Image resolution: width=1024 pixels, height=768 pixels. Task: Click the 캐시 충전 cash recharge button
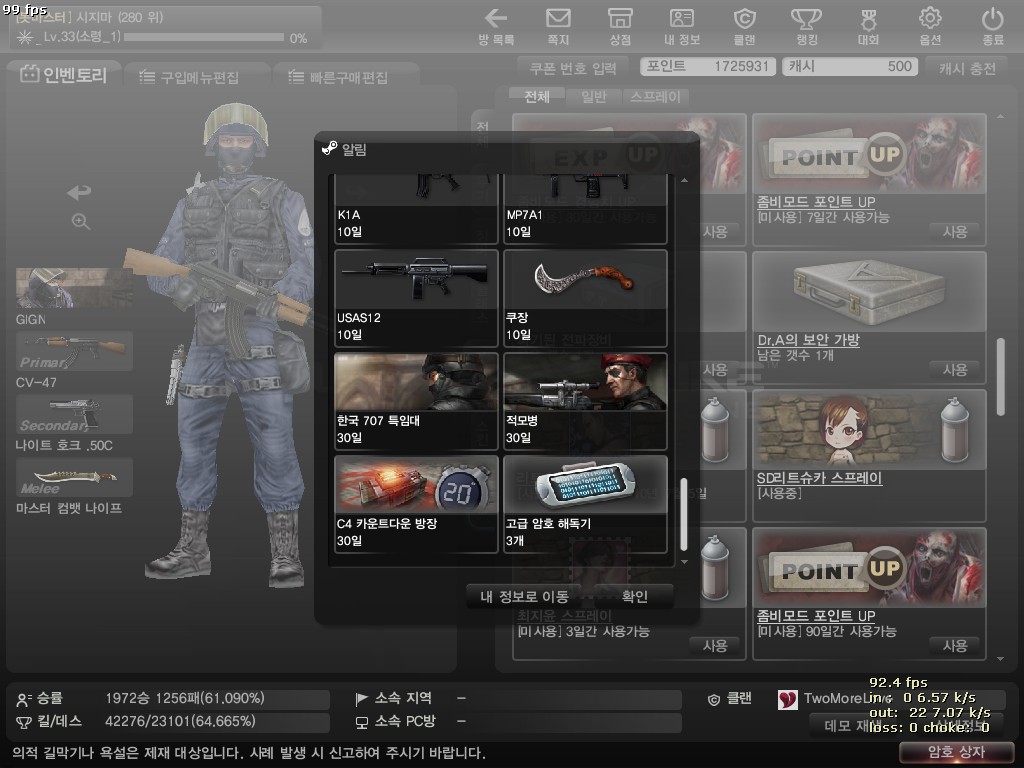967,68
